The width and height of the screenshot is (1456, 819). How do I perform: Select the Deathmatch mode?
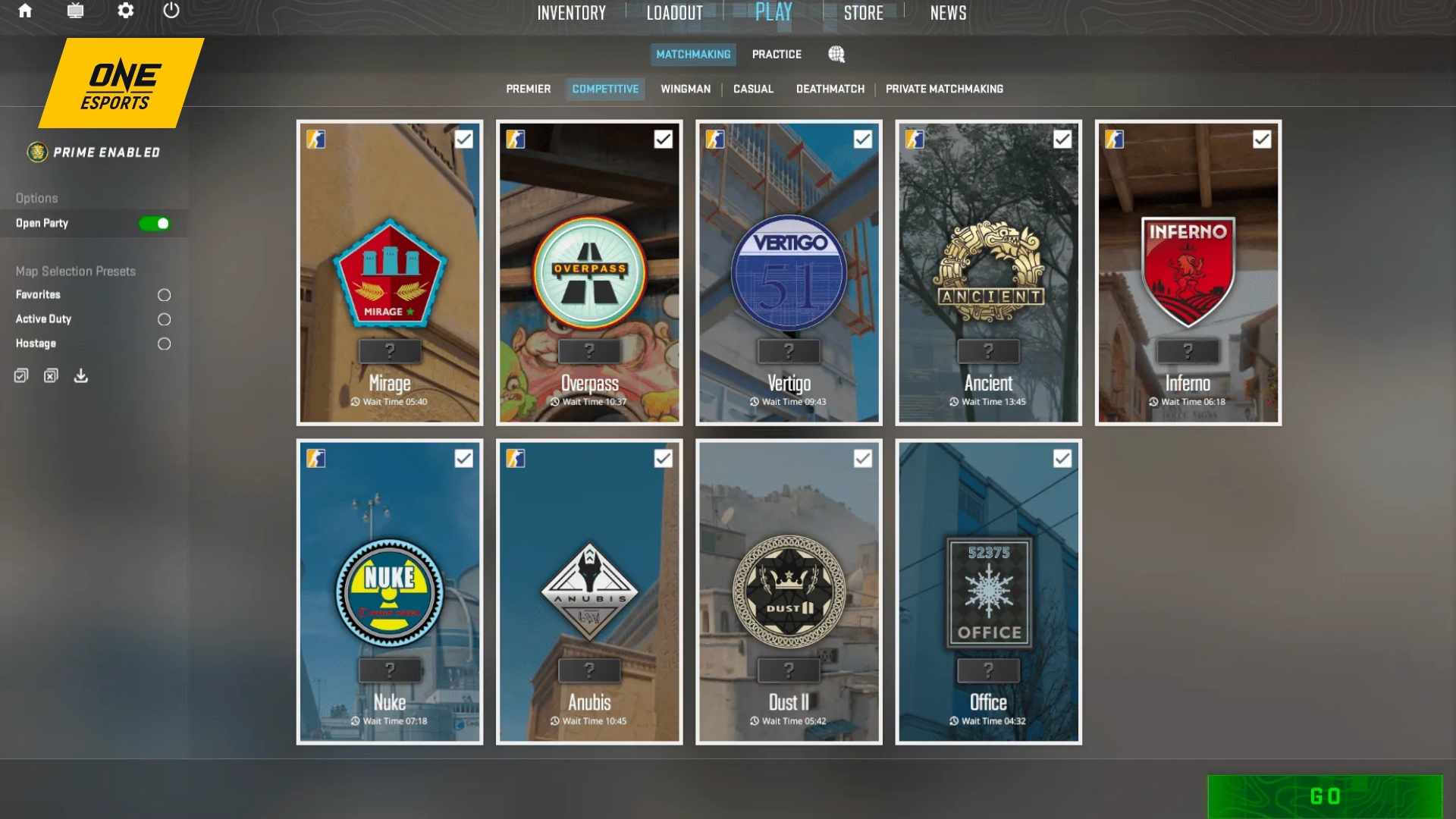[x=830, y=89]
